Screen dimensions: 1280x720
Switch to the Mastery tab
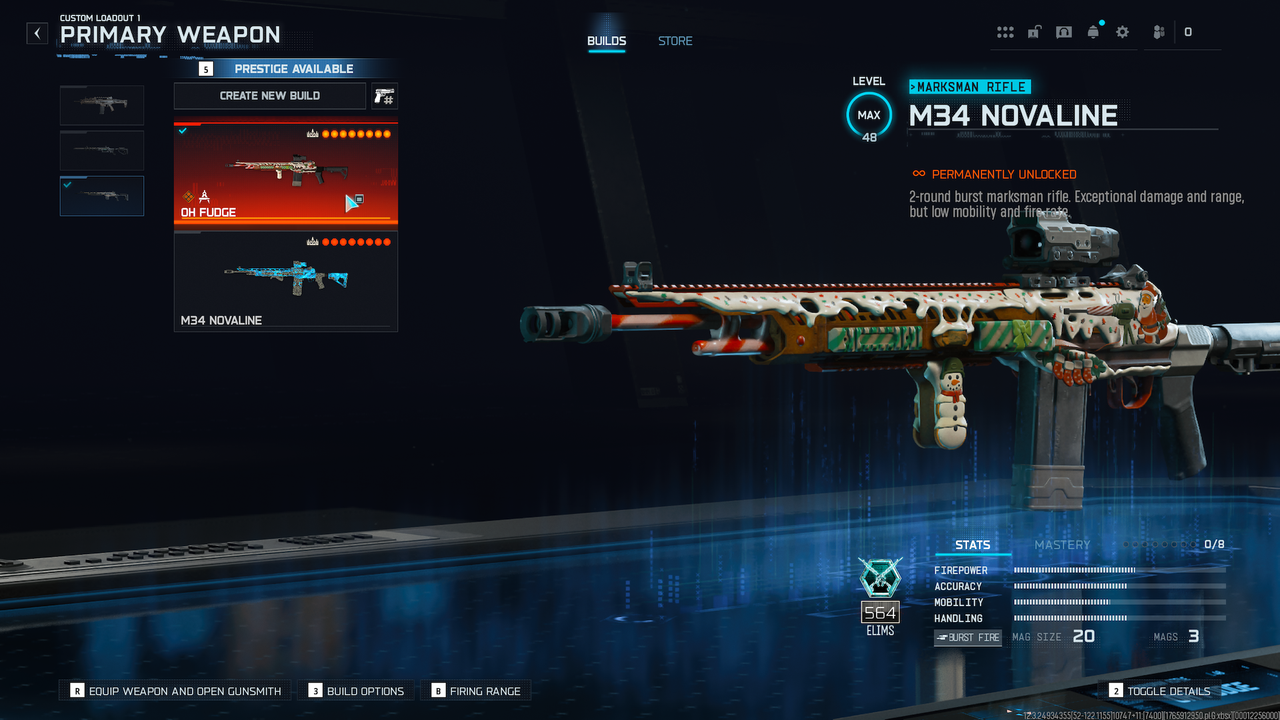point(1062,545)
